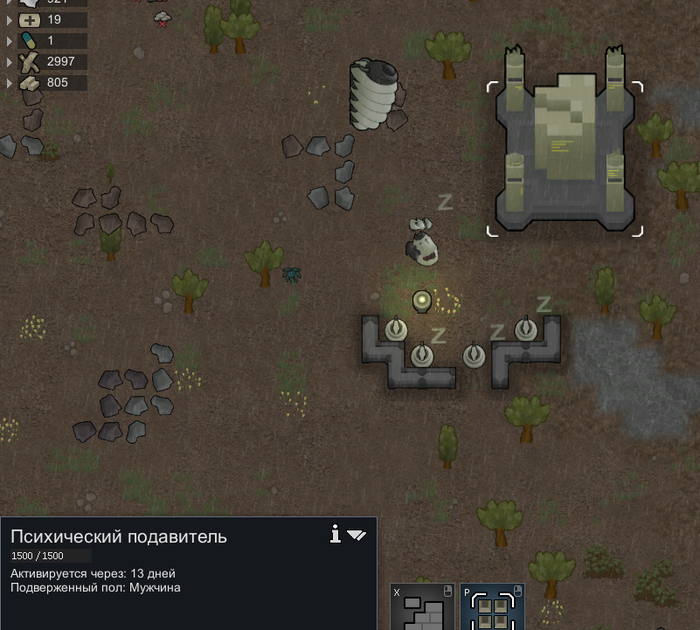Click the down-arrow icon beside the info button
This screenshot has height=630, width=700.
pyautogui.click(x=357, y=536)
